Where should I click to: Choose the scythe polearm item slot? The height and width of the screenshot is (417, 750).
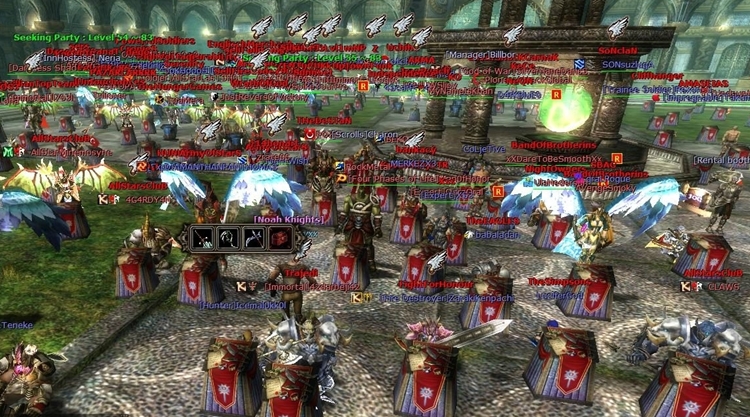click(253, 238)
